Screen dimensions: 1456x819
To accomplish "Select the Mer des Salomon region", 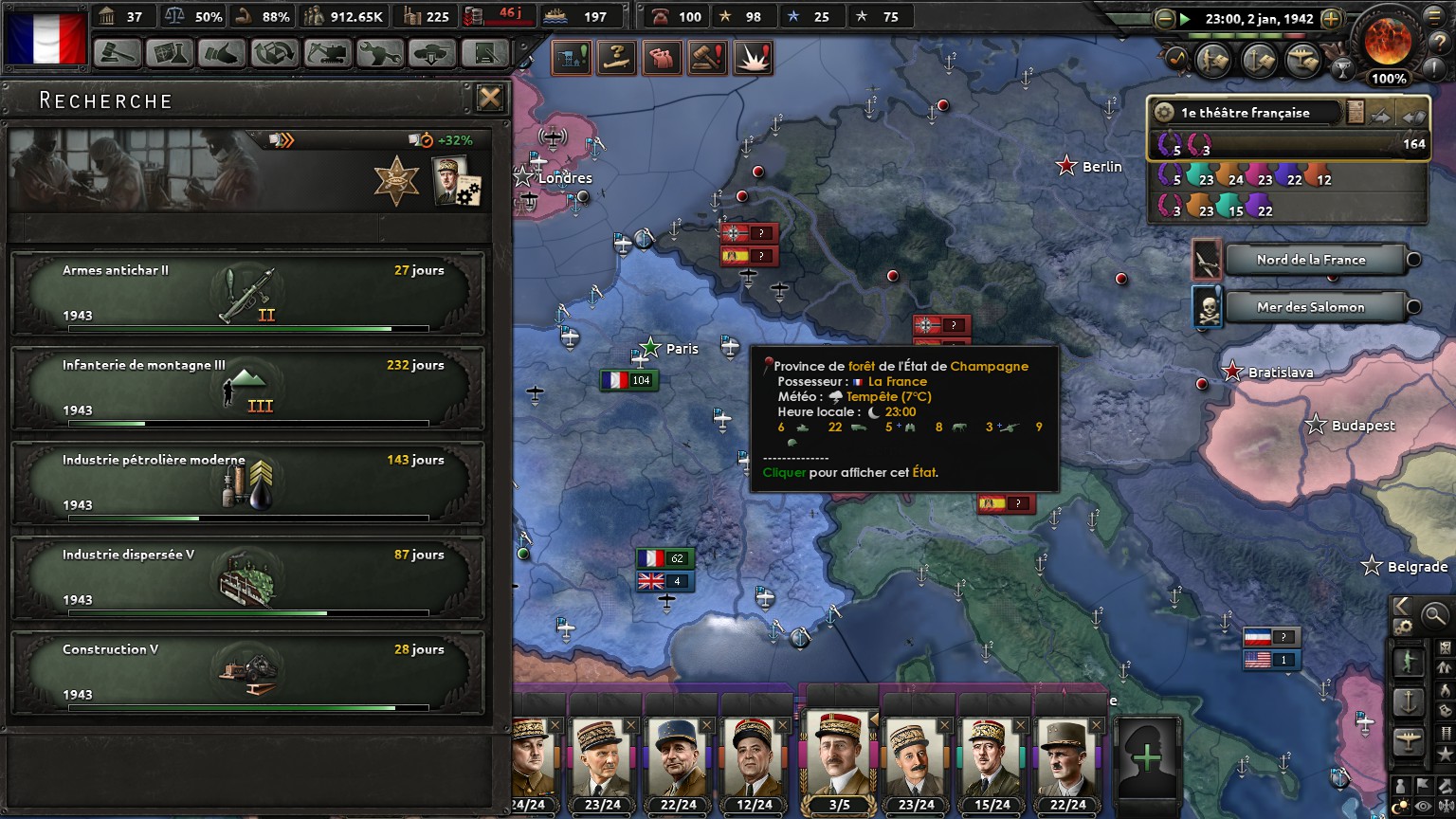I will pyautogui.click(x=1310, y=307).
